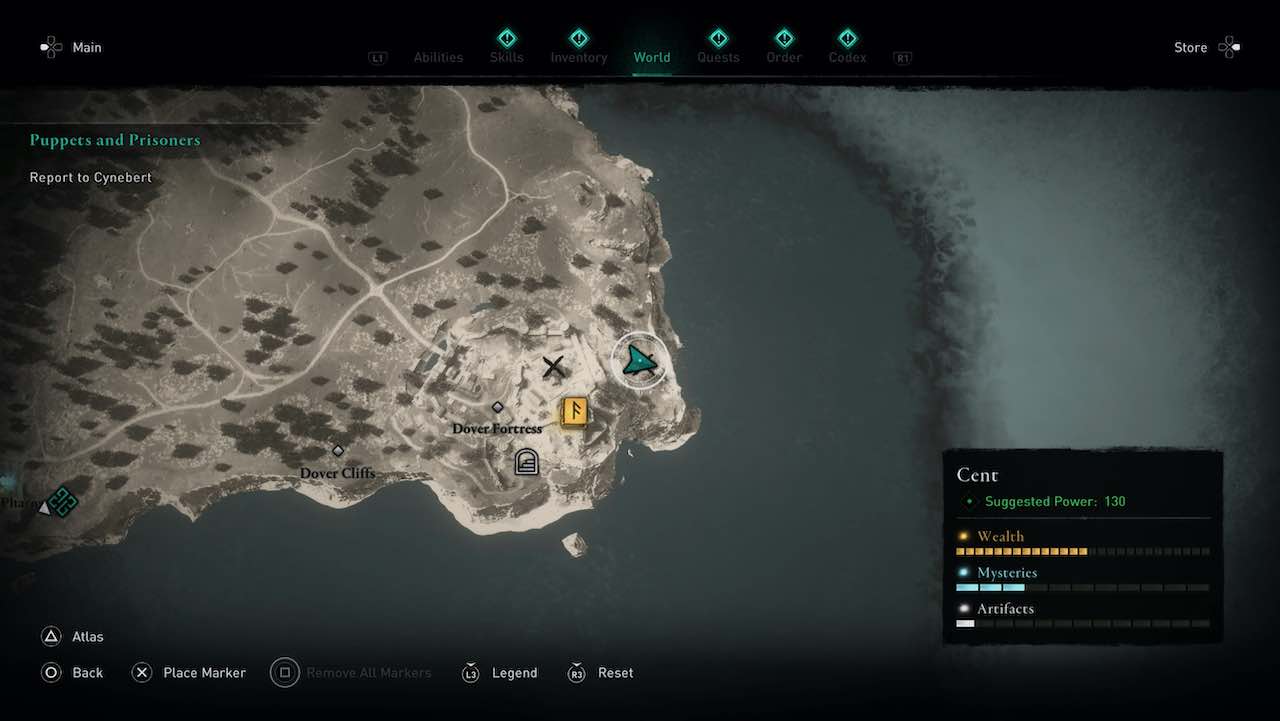Click the Atlas button at bottom left
Viewport: 1280px width, 721px height.
click(72, 635)
